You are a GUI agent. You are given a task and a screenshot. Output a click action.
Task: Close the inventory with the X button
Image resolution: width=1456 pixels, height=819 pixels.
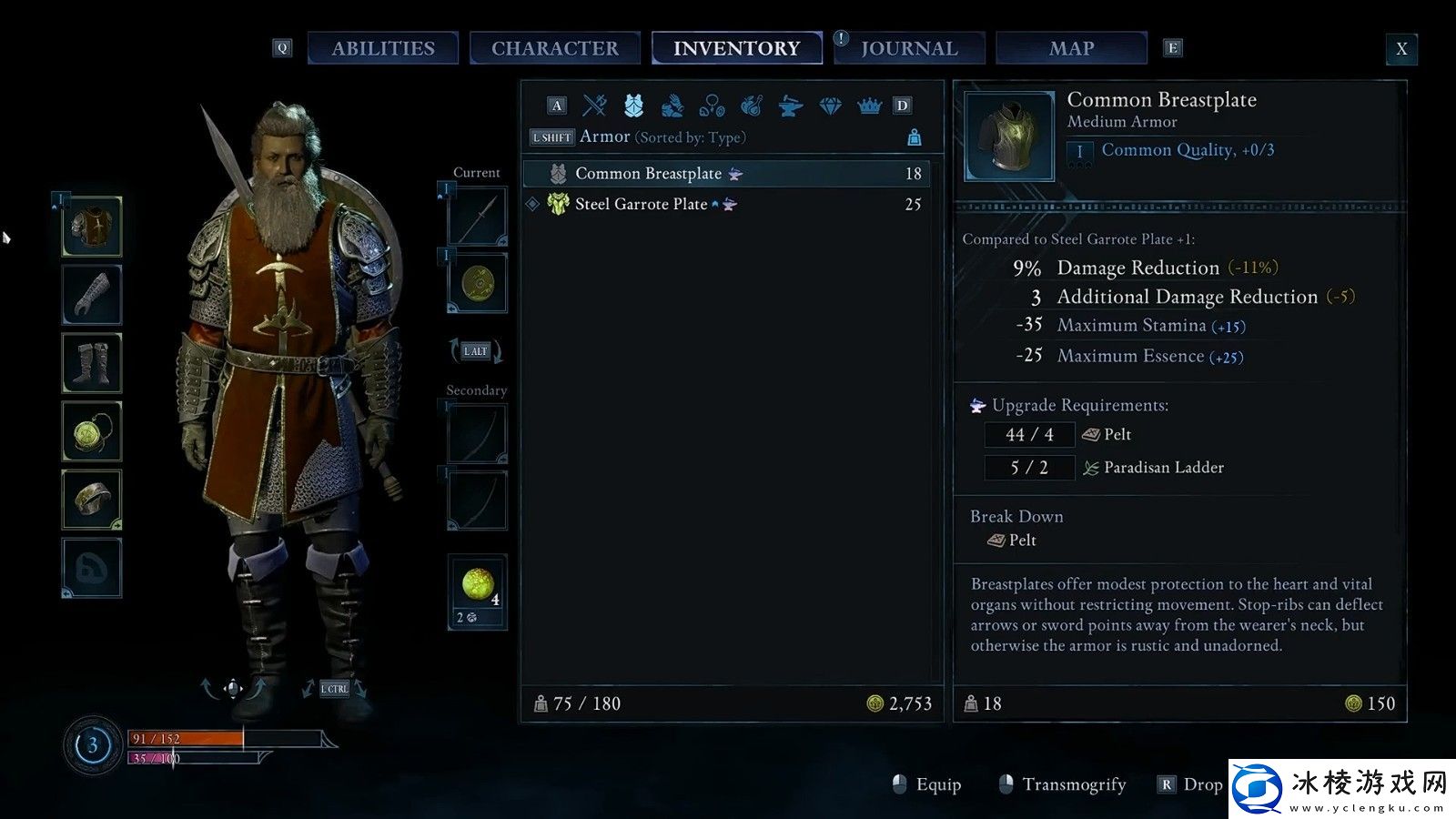pos(1401,49)
